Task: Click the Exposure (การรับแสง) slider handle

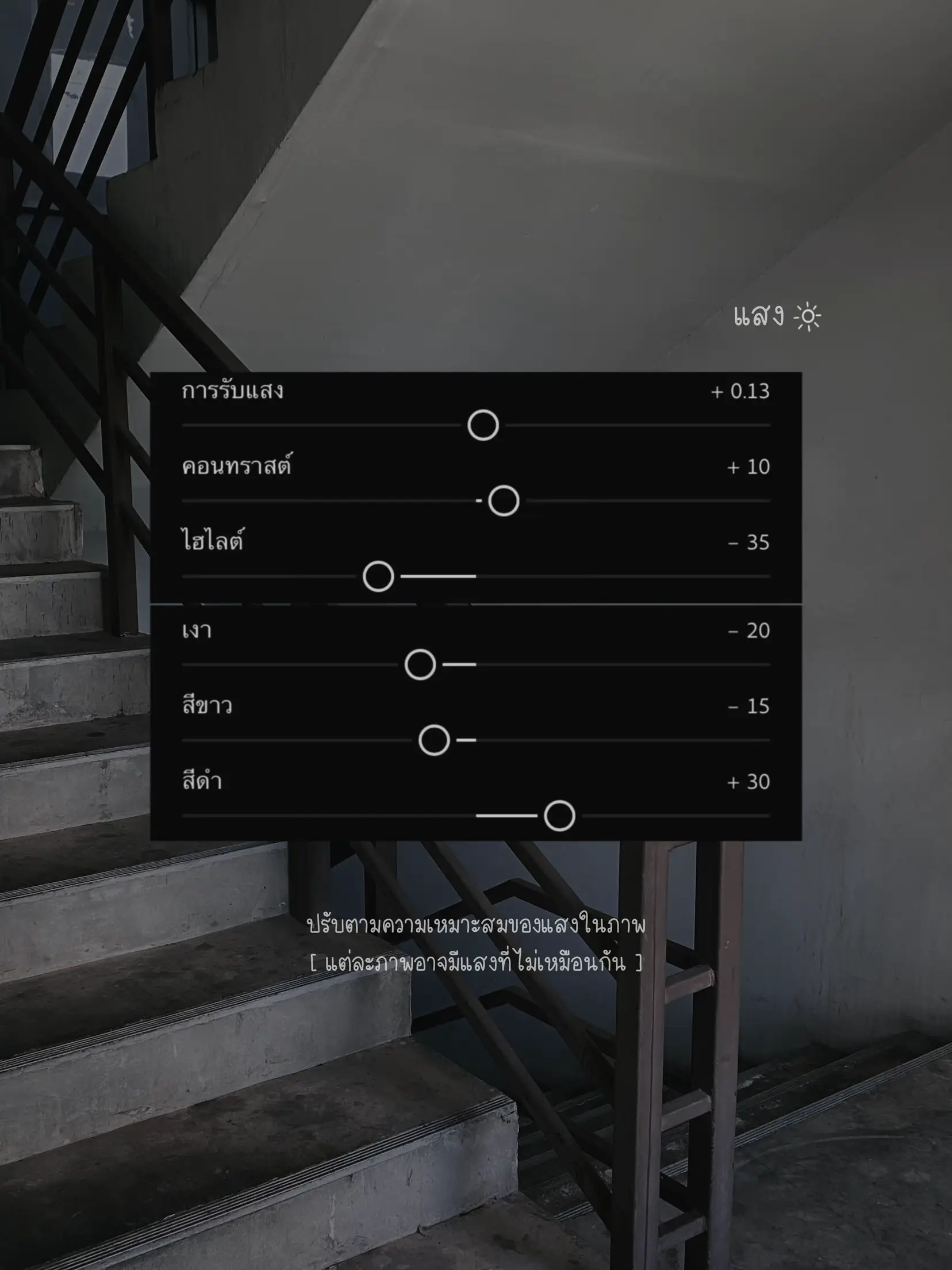Action: [x=483, y=426]
